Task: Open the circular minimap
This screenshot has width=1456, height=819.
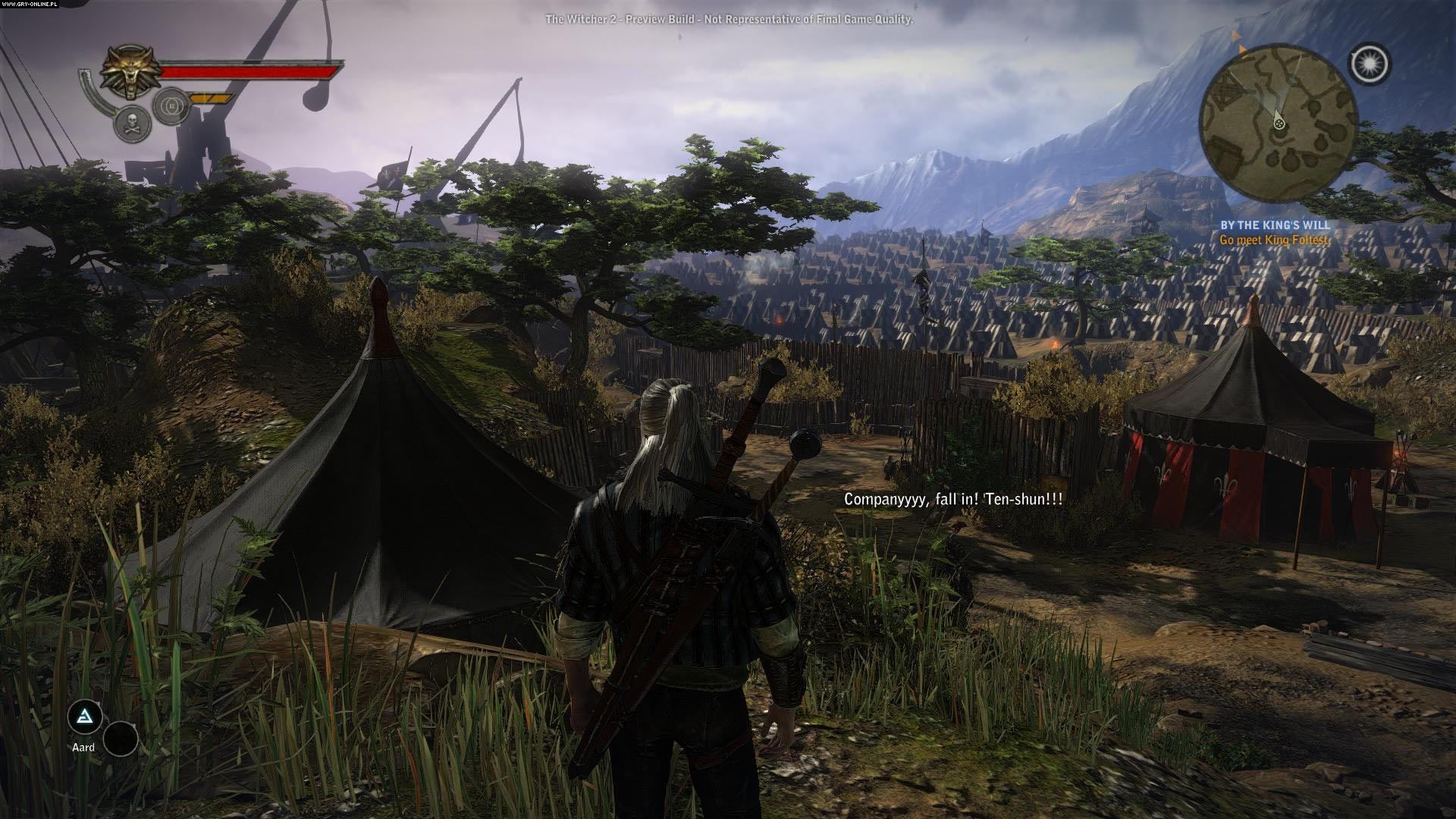Action: coord(1278,122)
